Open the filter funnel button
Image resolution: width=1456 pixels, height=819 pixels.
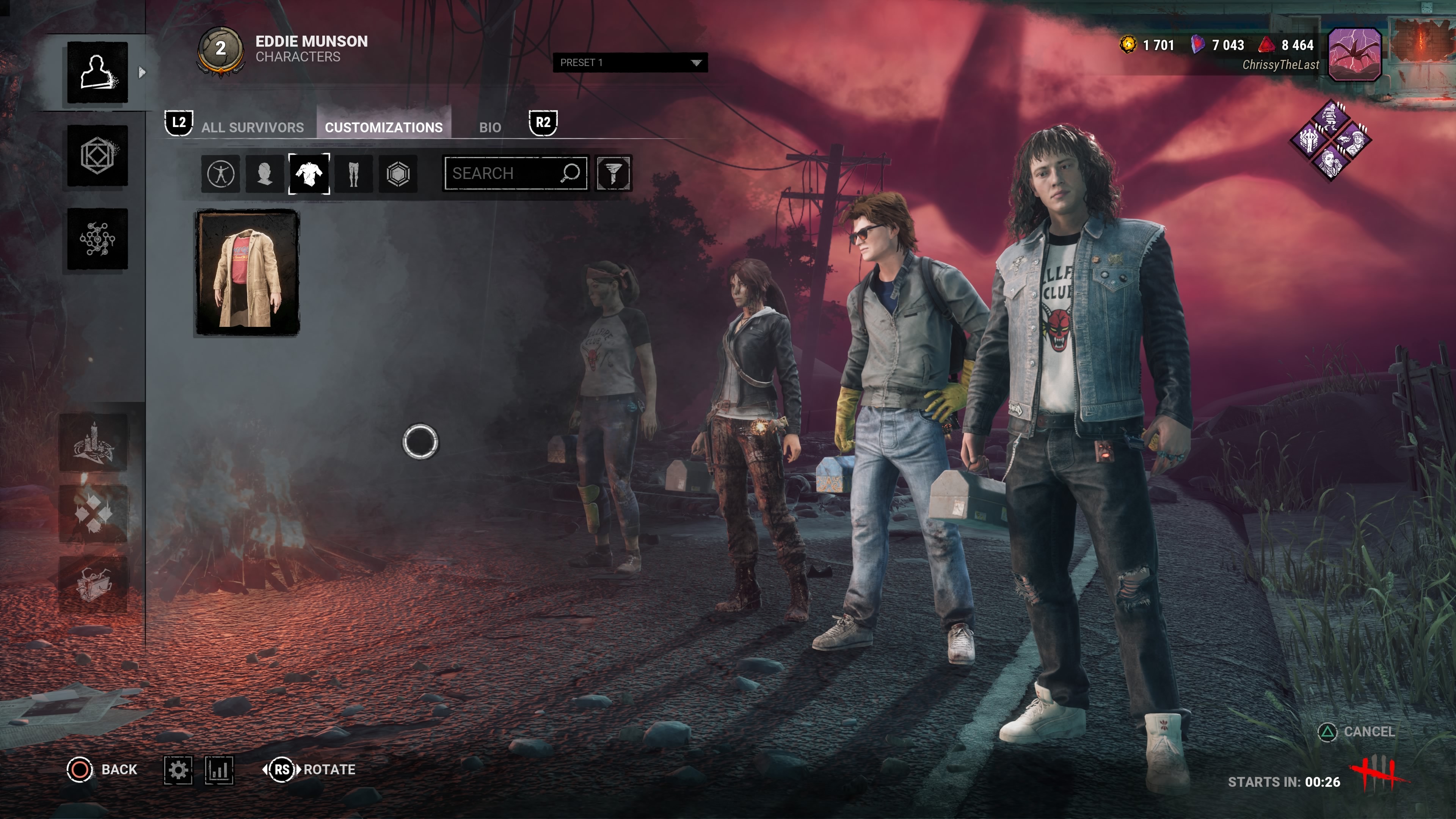pyautogui.click(x=613, y=174)
